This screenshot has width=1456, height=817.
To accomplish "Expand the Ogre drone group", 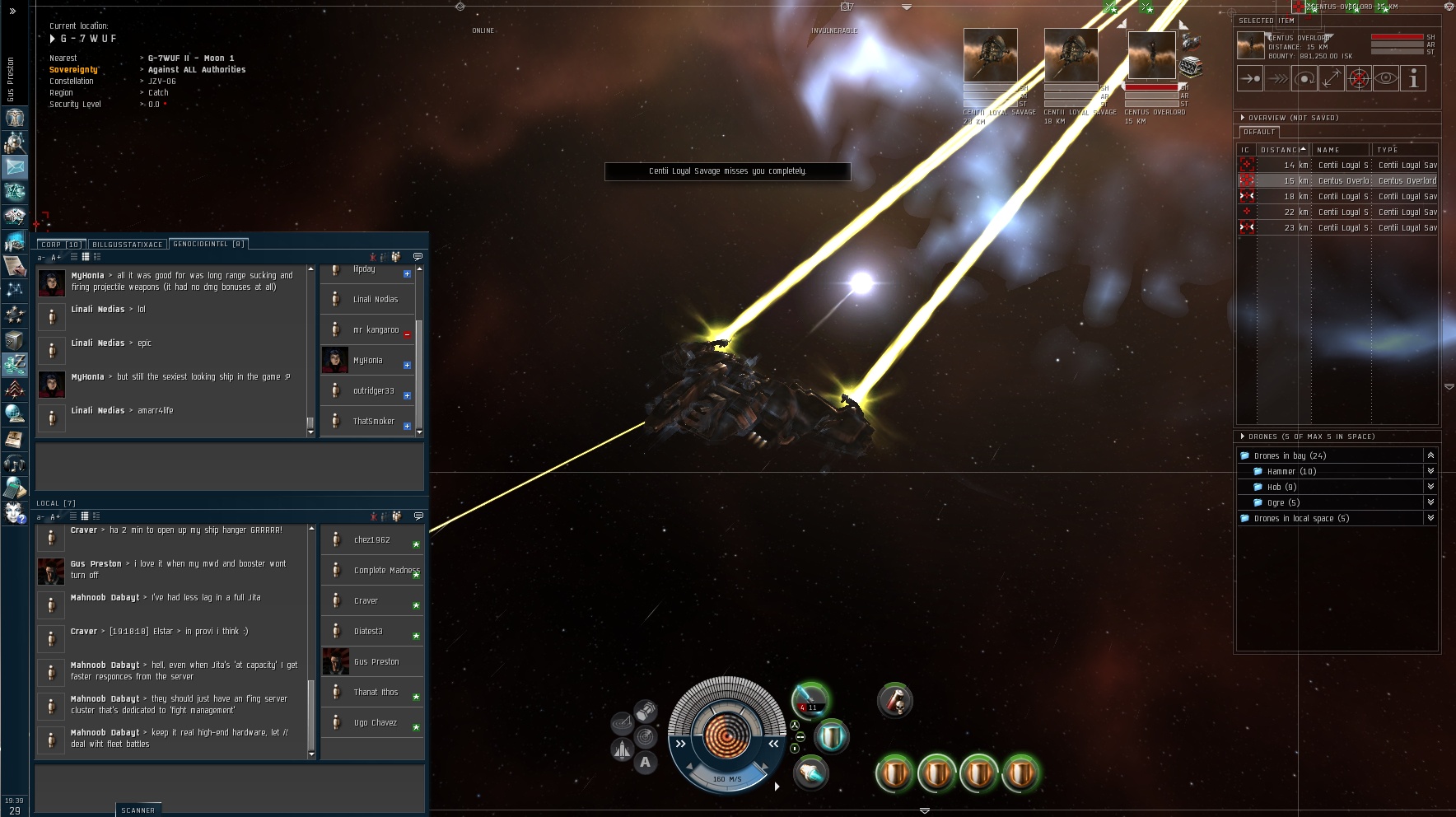I will pos(1430,502).
